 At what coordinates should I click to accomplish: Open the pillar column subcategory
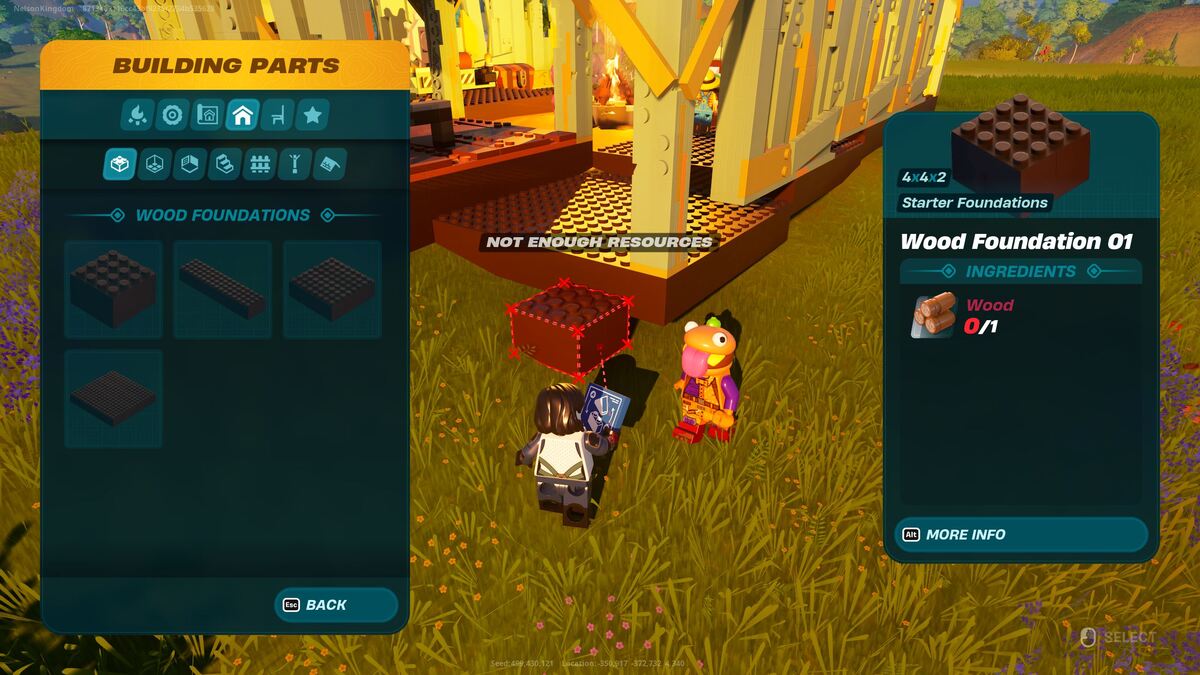(x=295, y=164)
